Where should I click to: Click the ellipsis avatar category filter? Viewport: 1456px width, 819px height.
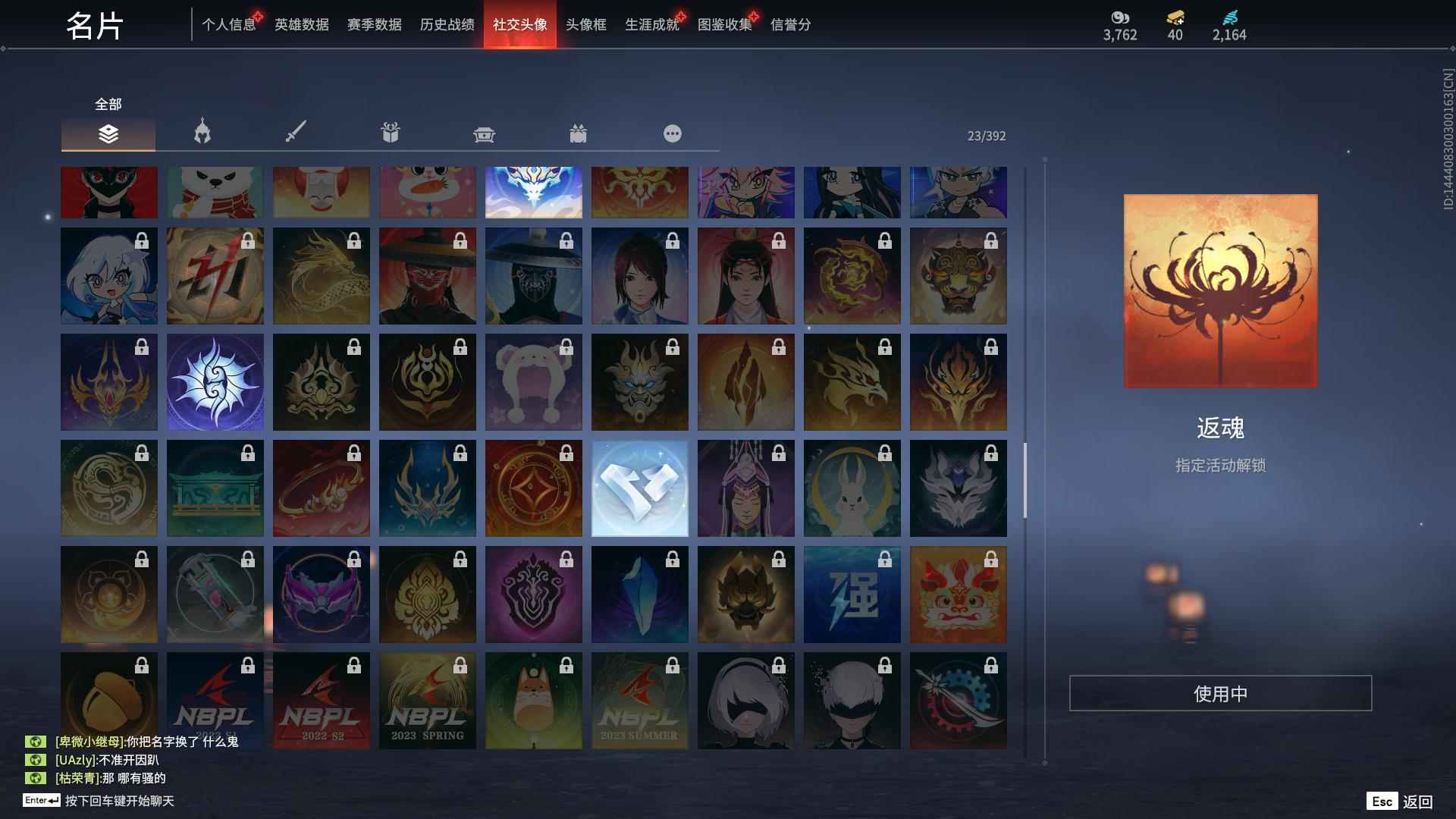(x=672, y=133)
